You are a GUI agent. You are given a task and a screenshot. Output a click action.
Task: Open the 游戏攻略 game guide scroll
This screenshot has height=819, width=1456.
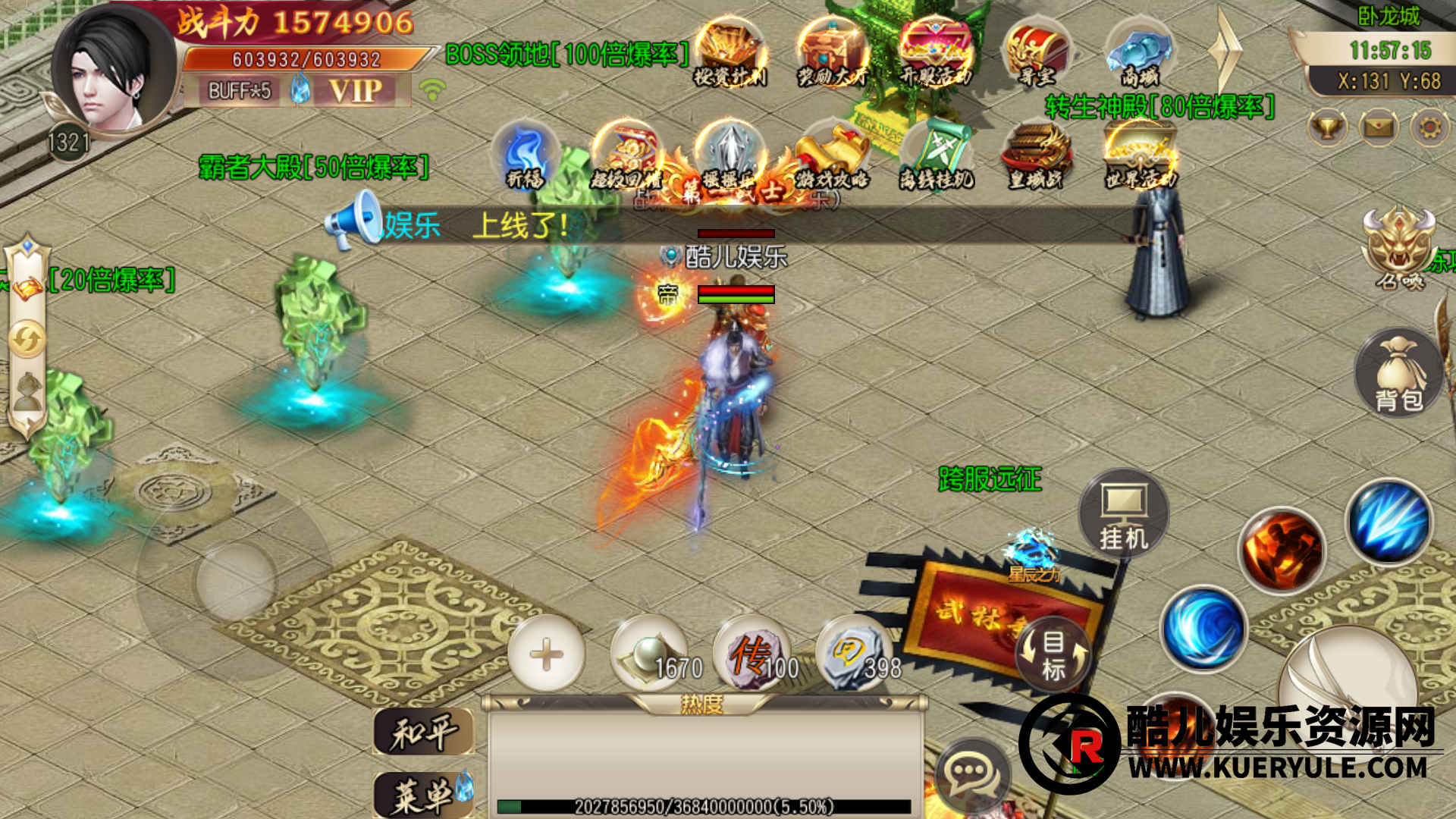tap(831, 155)
